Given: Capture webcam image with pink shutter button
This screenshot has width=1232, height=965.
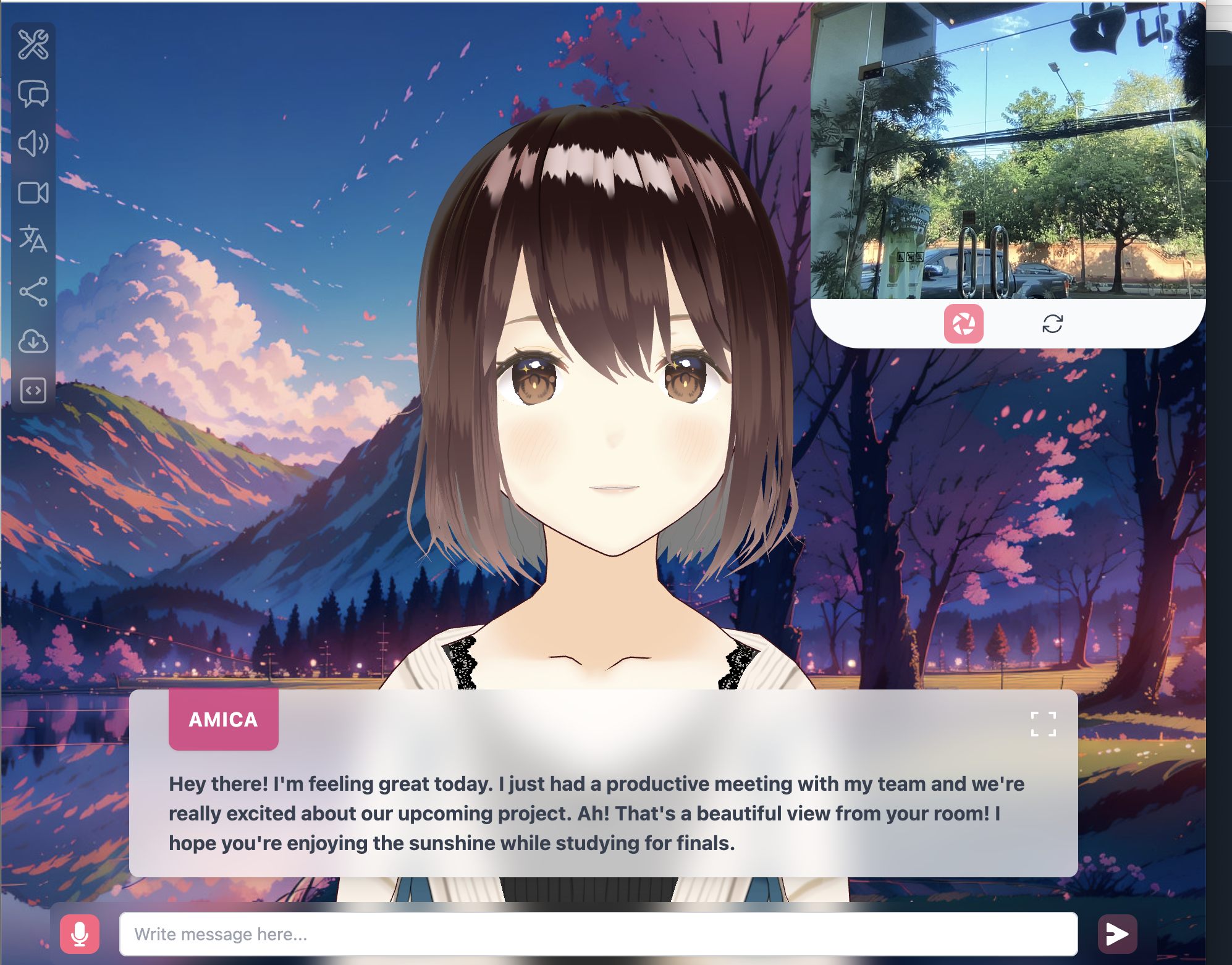Looking at the screenshot, I should tap(963, 324).
